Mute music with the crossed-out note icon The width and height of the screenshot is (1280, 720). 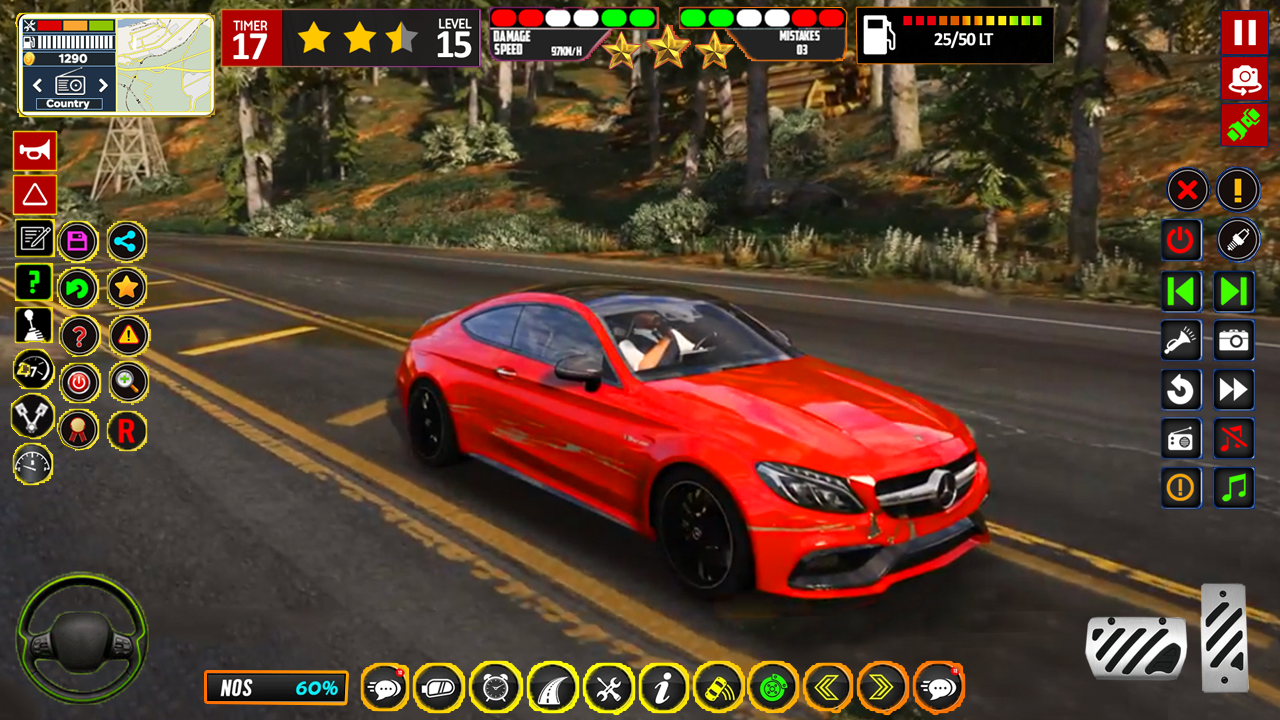point(1234,438)
